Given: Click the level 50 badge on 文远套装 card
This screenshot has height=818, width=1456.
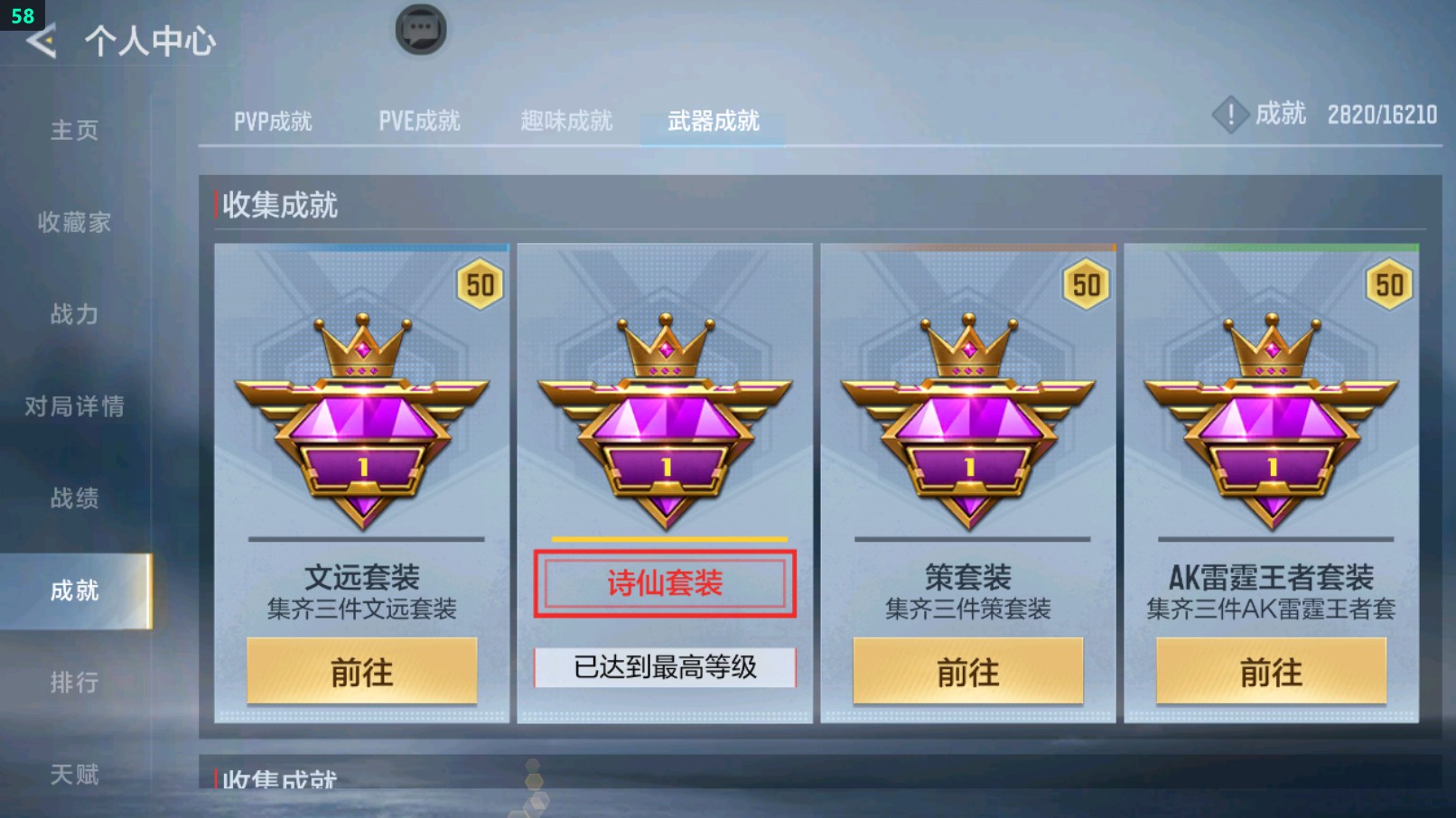Looking at the screenshot, I should [479, 284].
